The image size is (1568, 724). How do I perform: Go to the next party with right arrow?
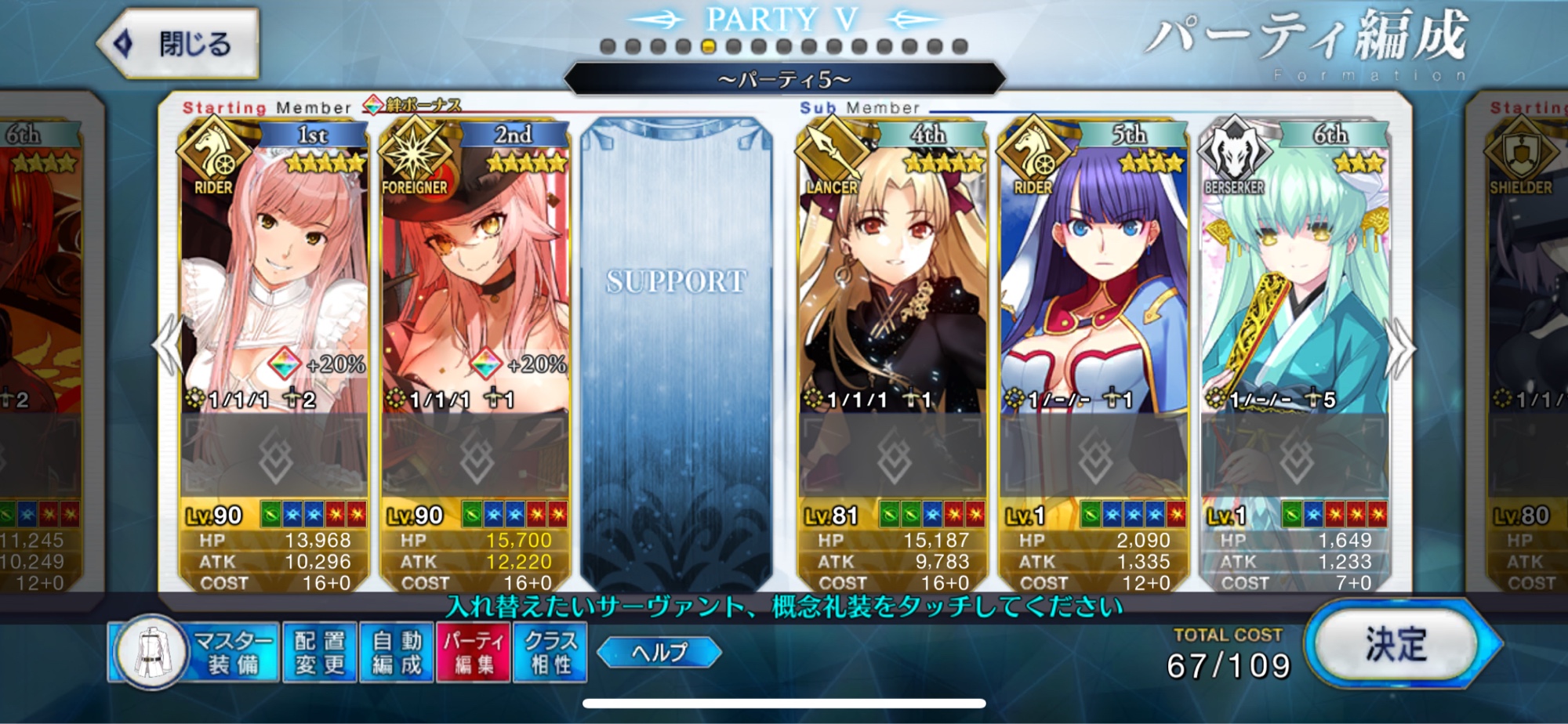(x=1401, y=349)
